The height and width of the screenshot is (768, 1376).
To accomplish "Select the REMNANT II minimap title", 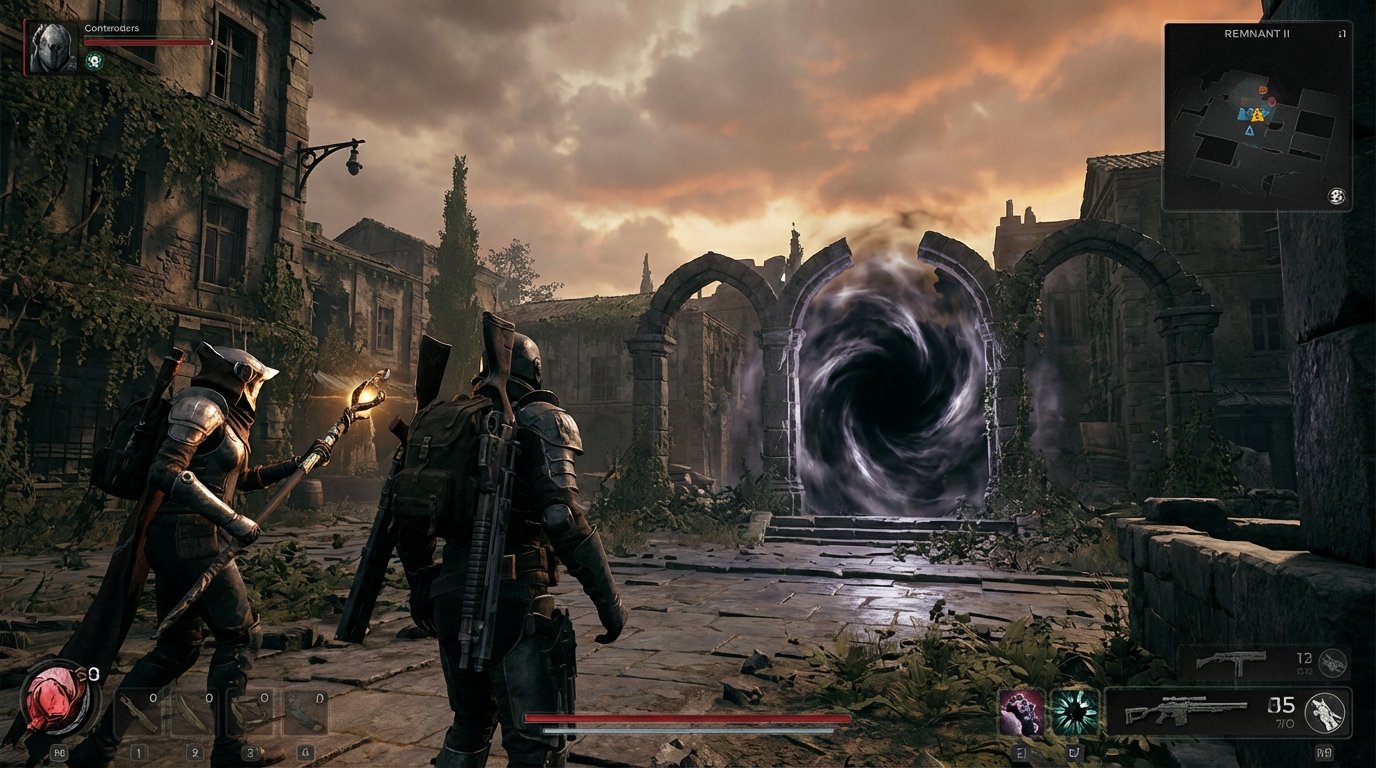I will pos(1258,33).
